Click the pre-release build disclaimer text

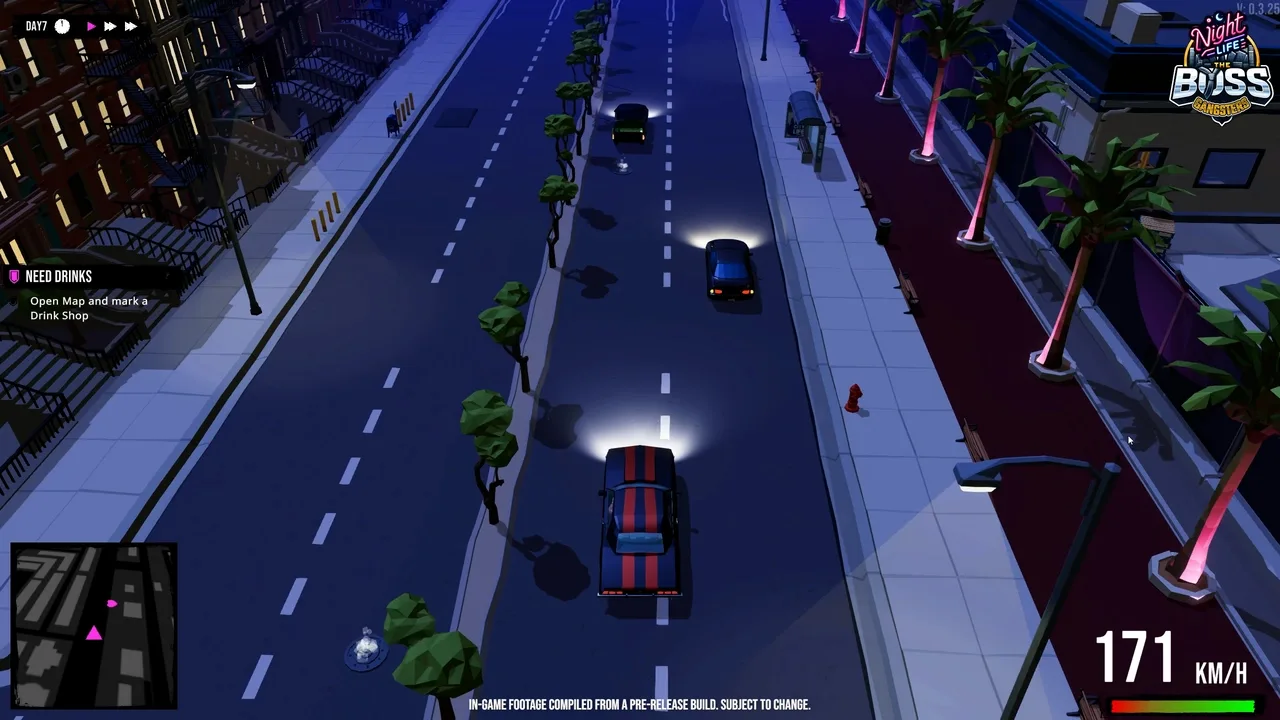640,704
